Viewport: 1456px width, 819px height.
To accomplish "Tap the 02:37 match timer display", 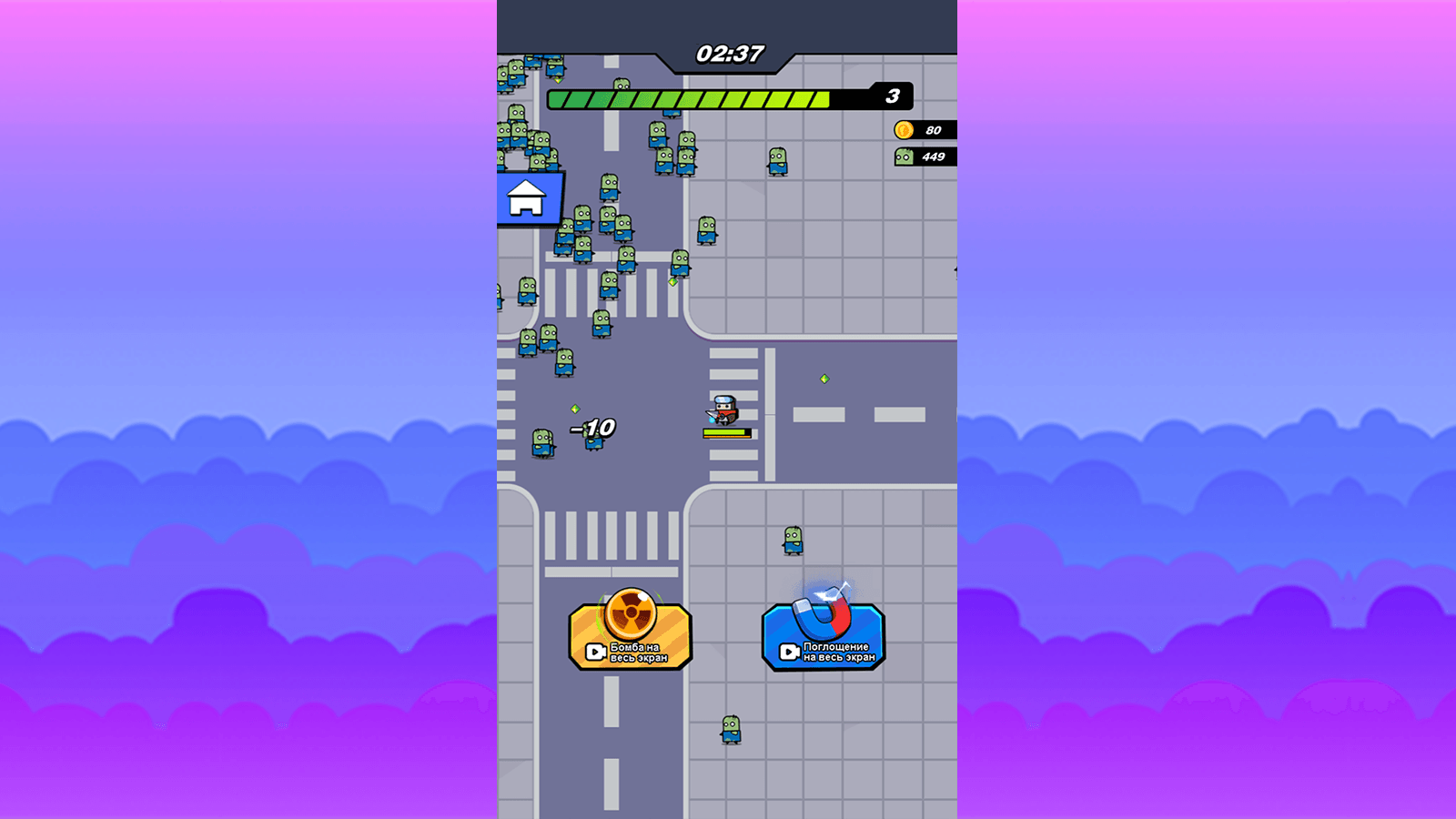I will tap(728, 53).
